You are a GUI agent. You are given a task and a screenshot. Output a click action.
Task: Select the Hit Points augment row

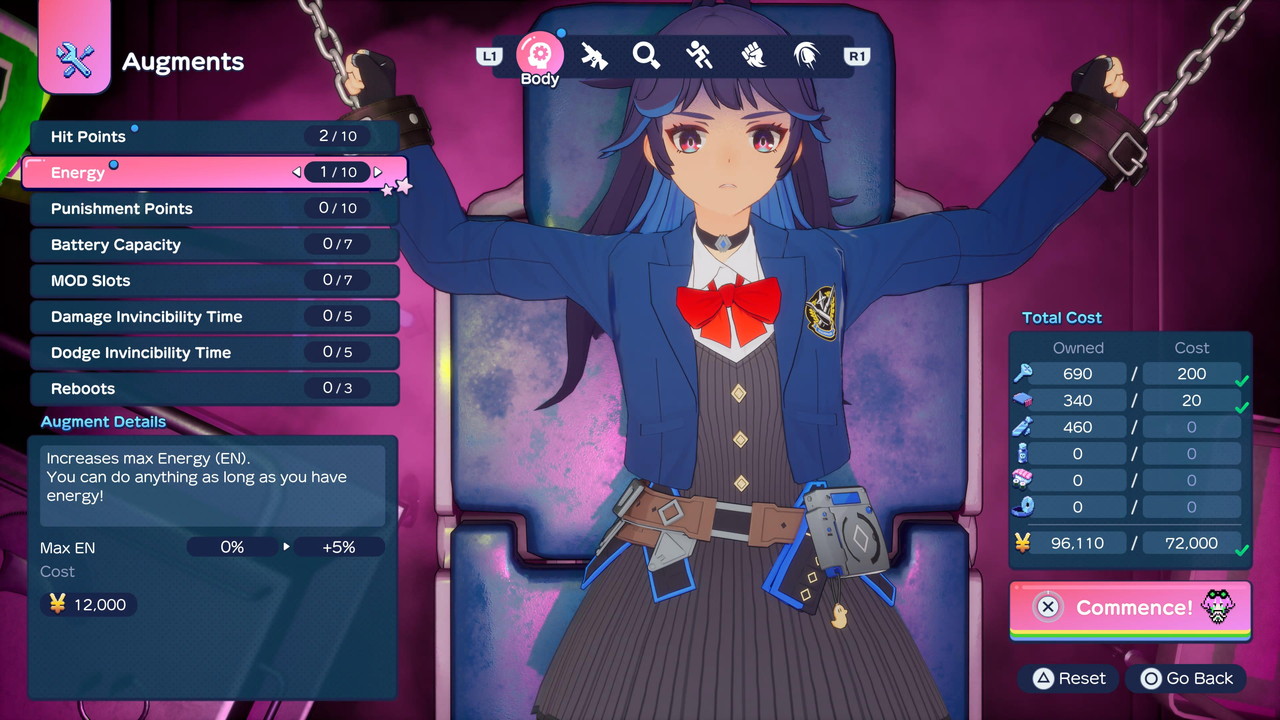point(214,137)
